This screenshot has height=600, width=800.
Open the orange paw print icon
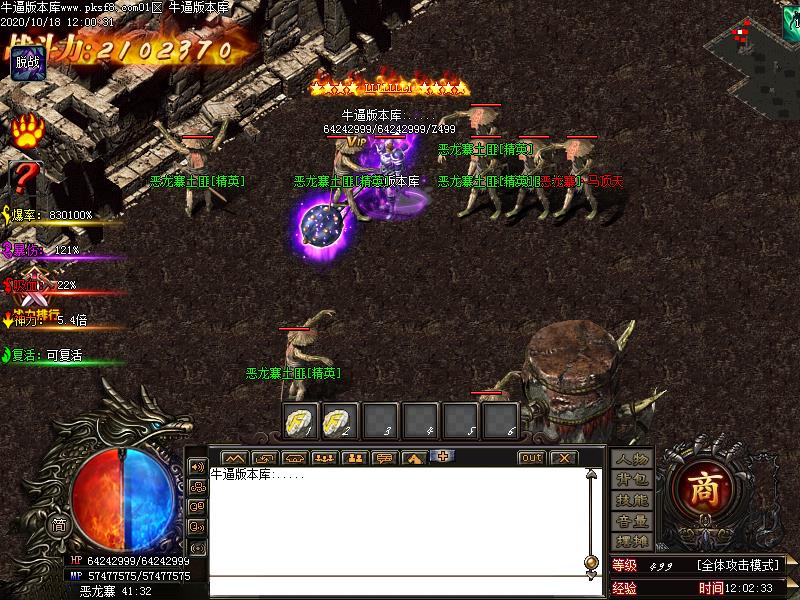[x=27, y=133]
